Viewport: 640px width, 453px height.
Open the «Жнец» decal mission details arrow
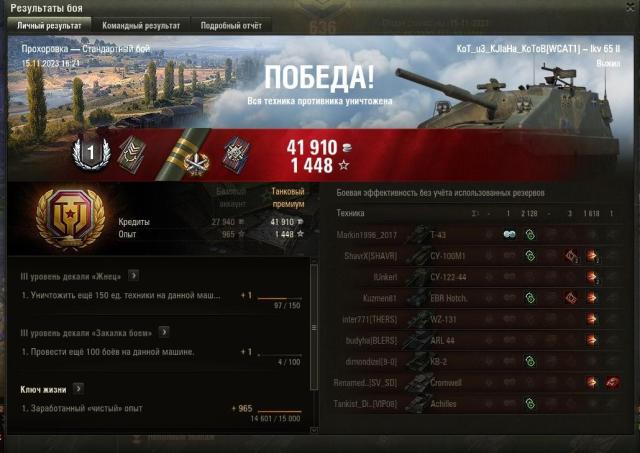tap(134, 275)
